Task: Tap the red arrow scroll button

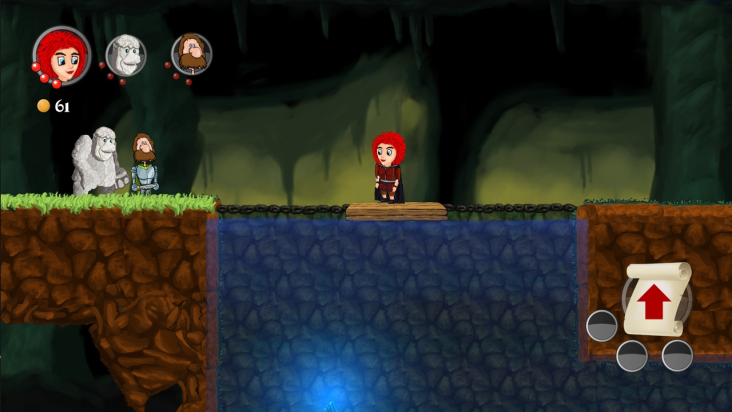Action: pos(656,299)
